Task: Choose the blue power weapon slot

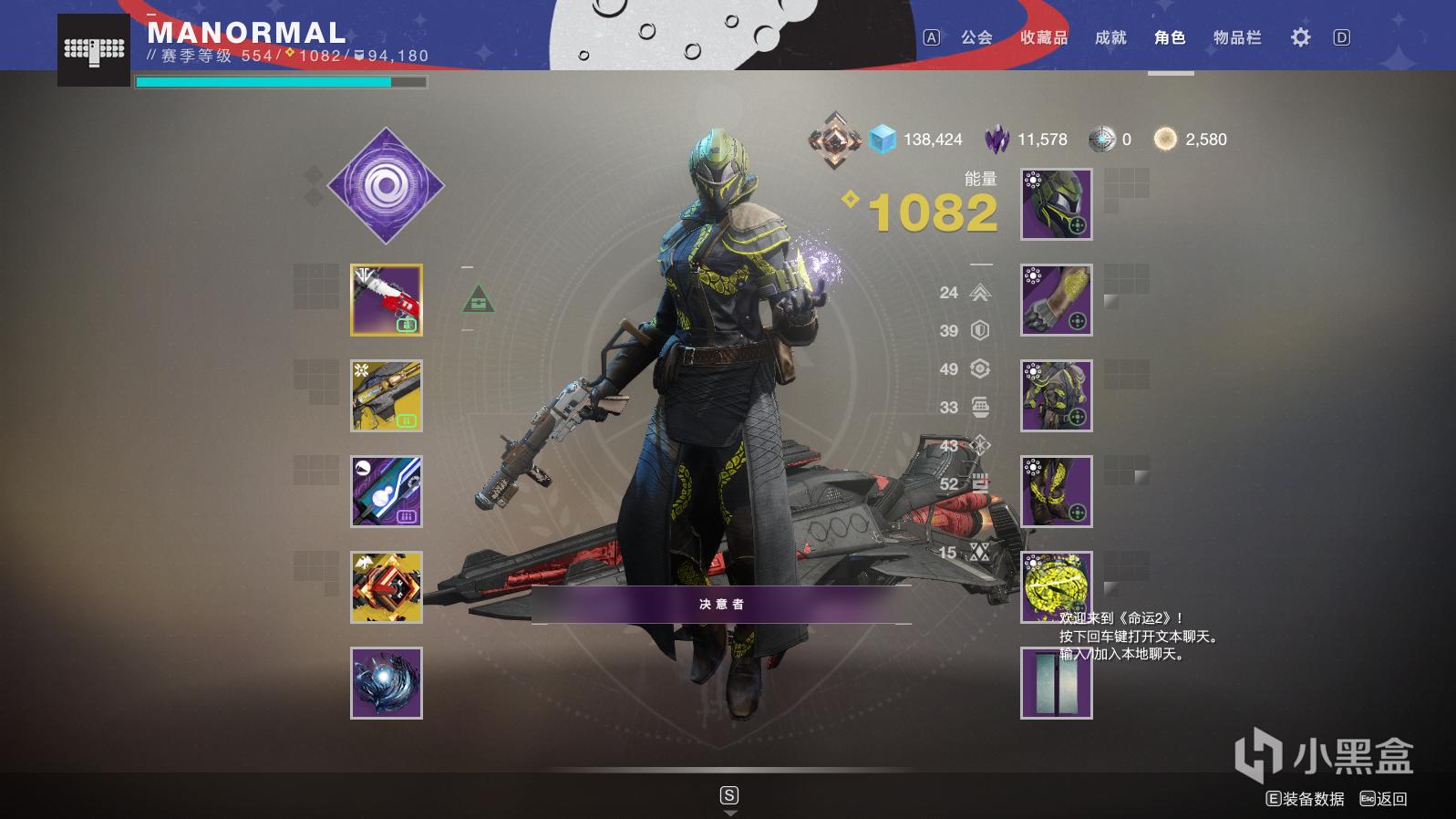Action: [387, 492]
